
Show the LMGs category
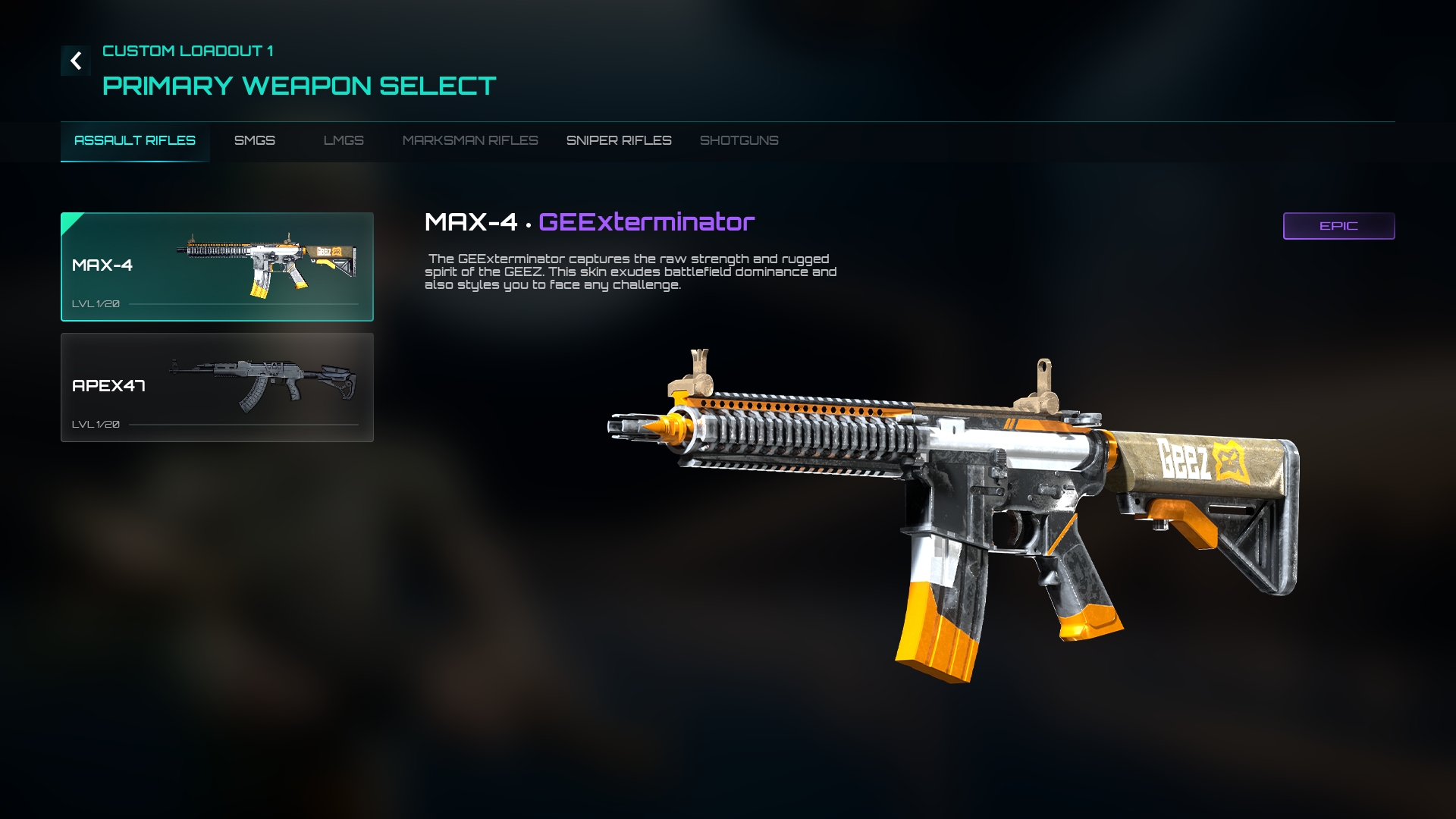click(x=344, y=141)
